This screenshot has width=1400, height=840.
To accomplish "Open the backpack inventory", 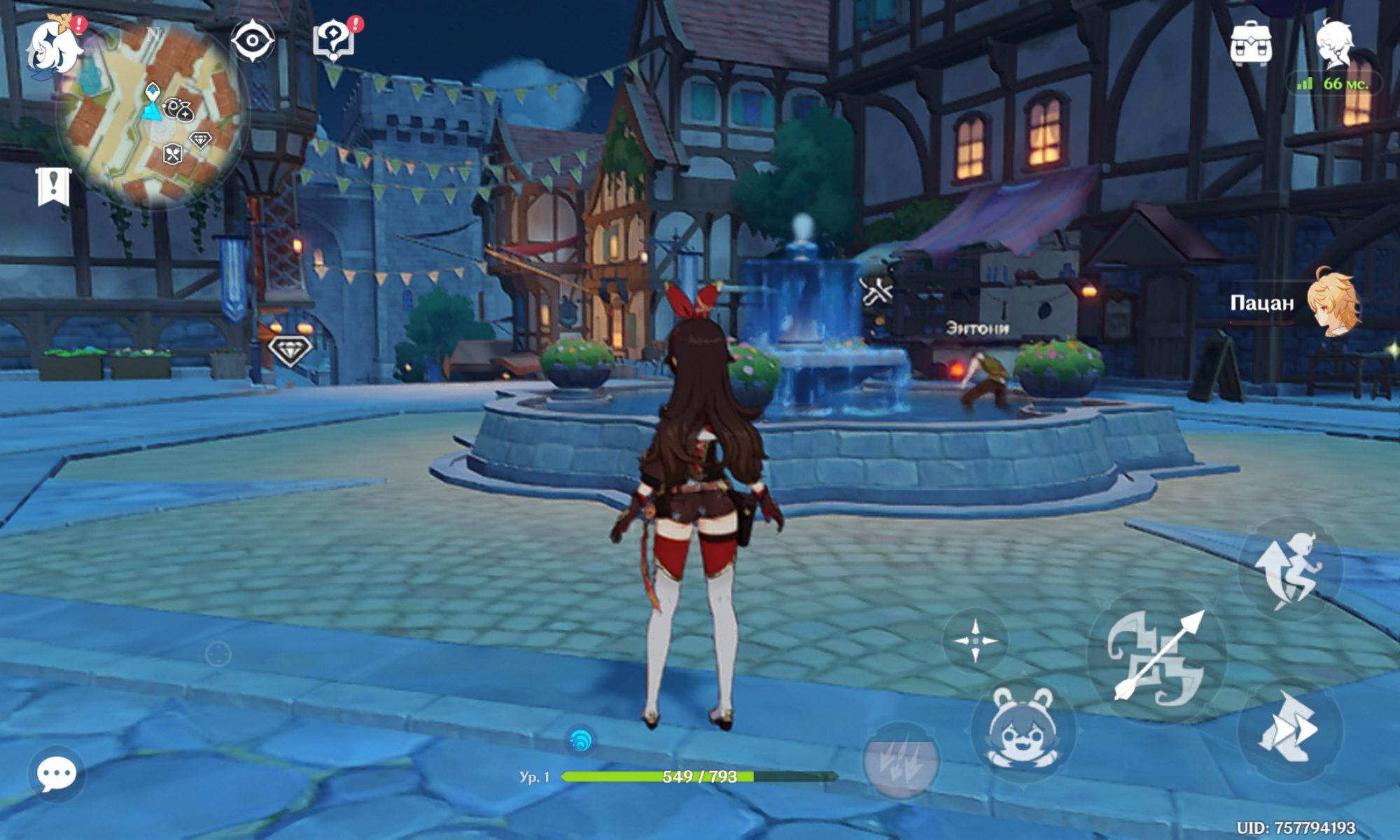I will (1251, 43).
